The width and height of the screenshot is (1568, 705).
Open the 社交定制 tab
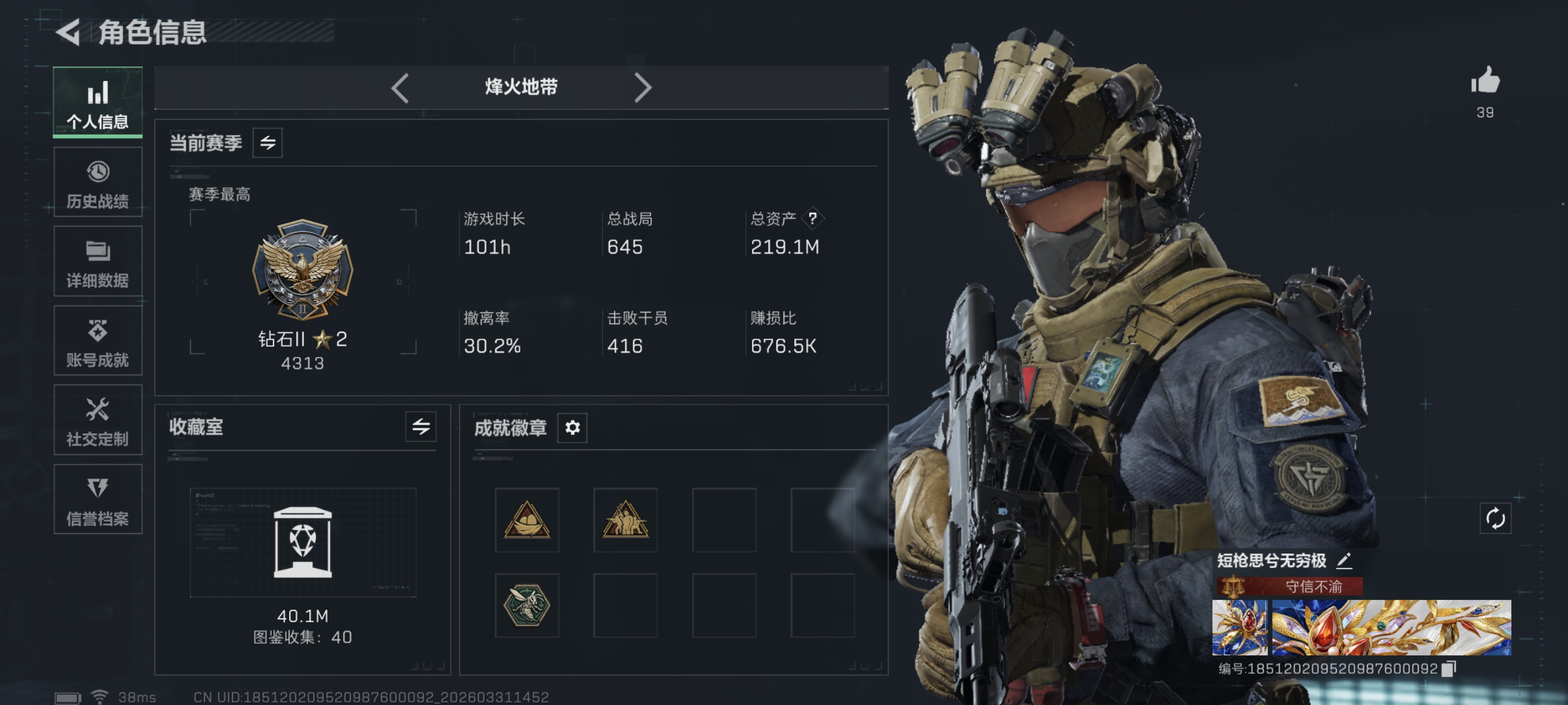(97, 420)
